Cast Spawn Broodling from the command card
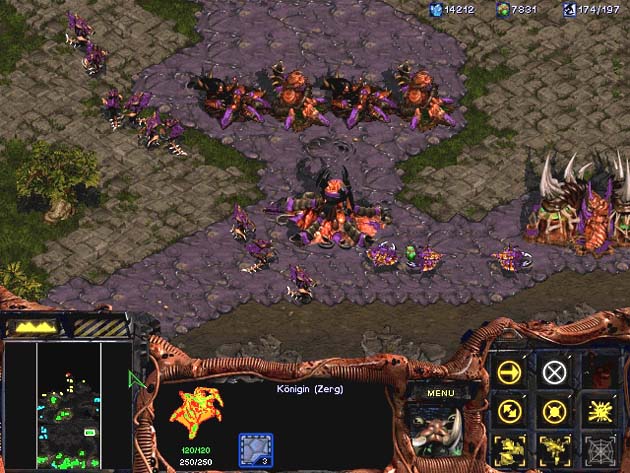Viewport: 630px width, 473px height. (x=553, y=447)
